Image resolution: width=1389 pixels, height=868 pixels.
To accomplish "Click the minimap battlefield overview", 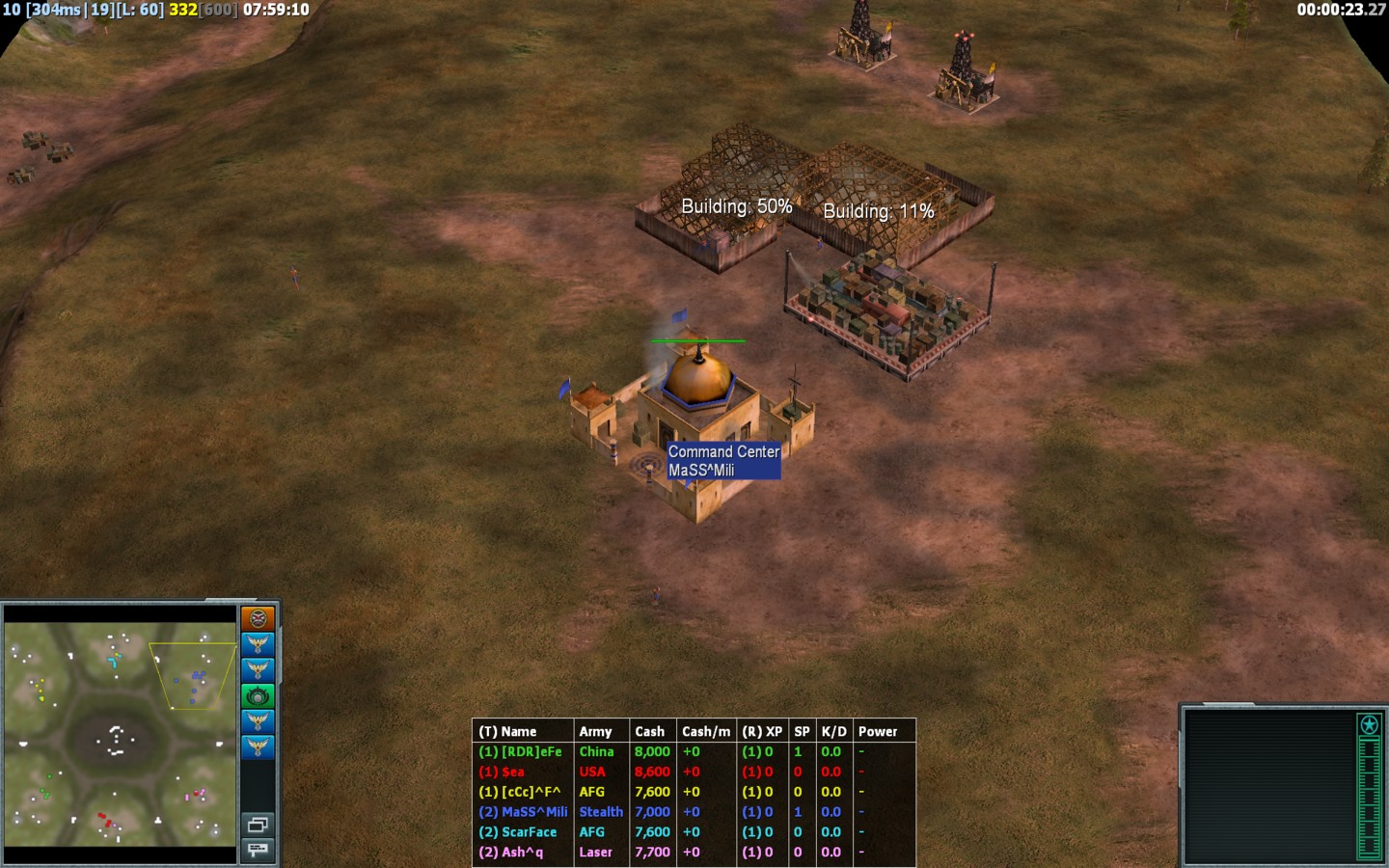I will 120,733.
